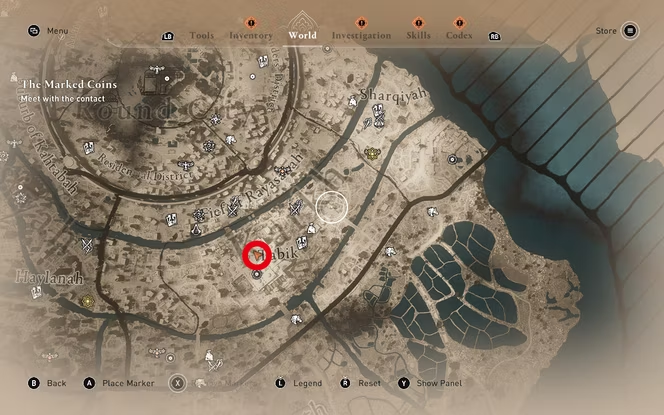Switch to the Tools tab
Screen dimensions: 664x415
pos(201,35)
